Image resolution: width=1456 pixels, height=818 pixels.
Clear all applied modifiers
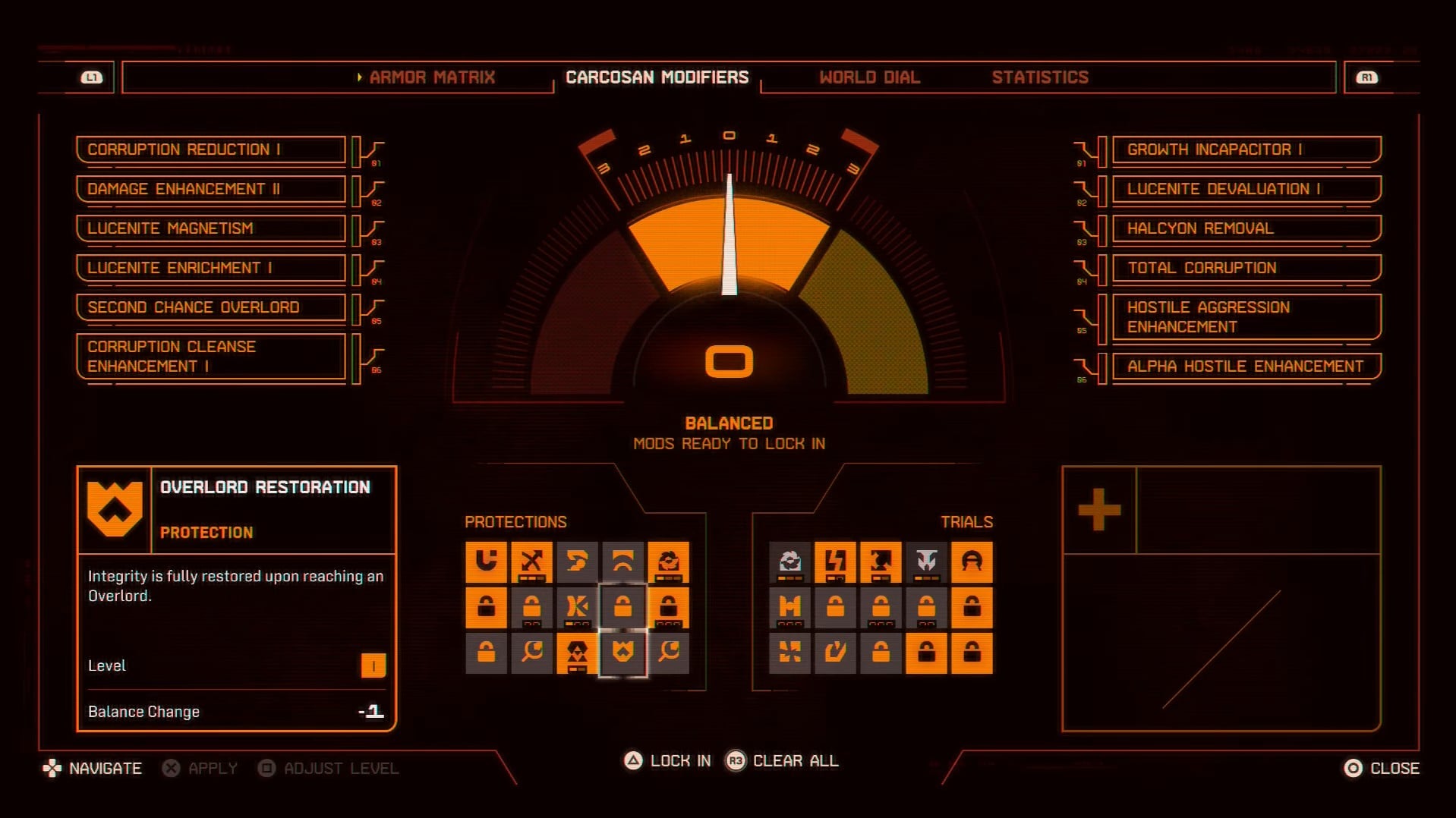click(x=783, y=760)
